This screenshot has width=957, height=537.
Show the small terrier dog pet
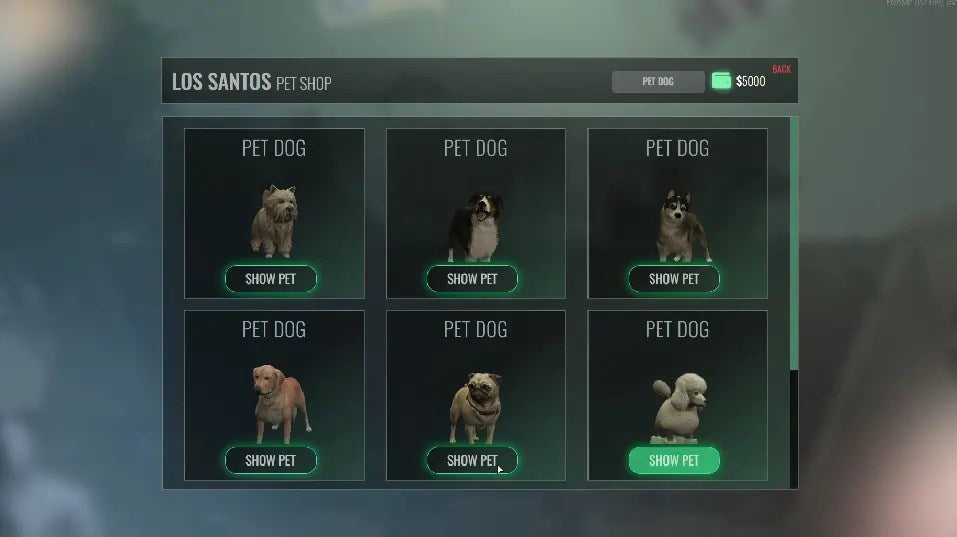270,279
